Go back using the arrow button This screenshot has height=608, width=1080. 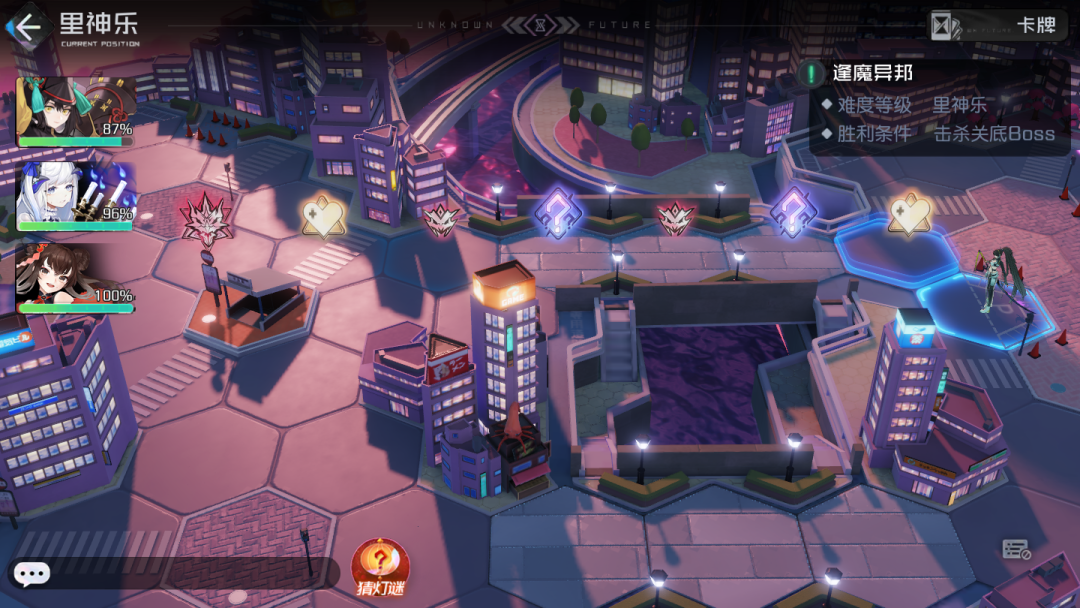click(26, 26)
